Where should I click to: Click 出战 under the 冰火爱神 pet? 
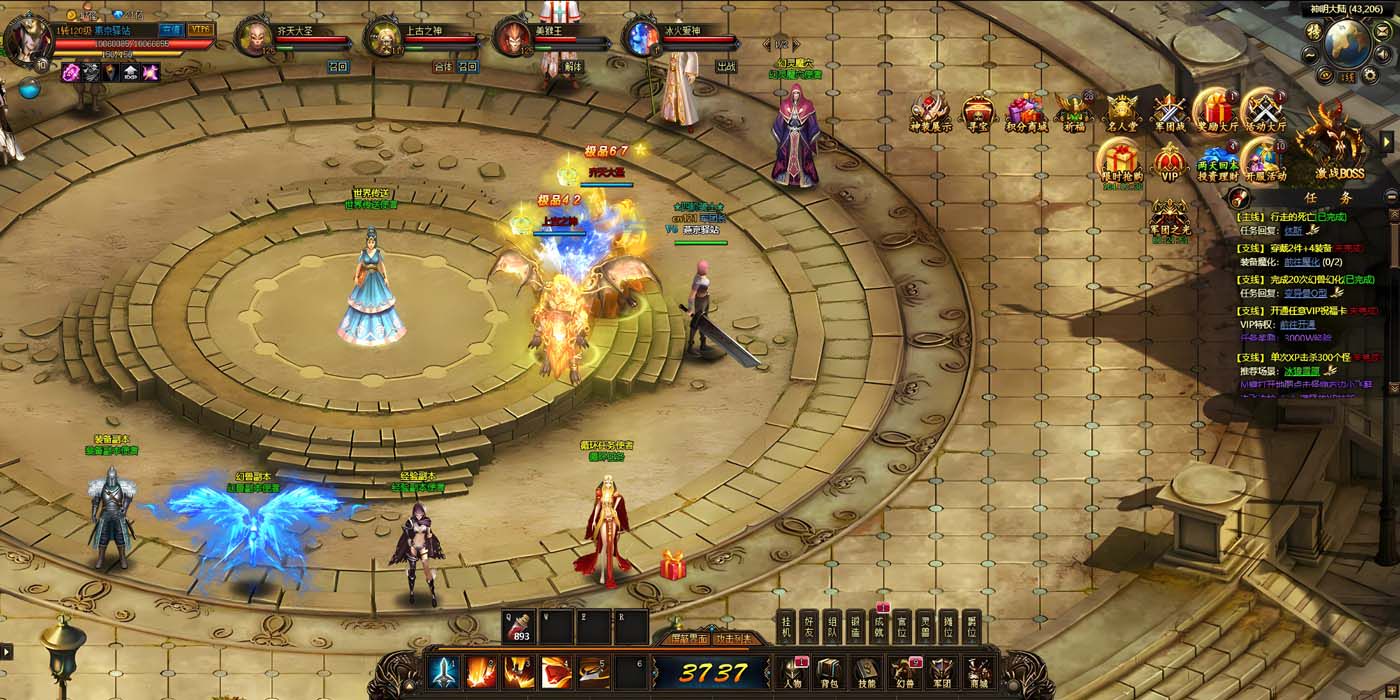coord(726,67)
